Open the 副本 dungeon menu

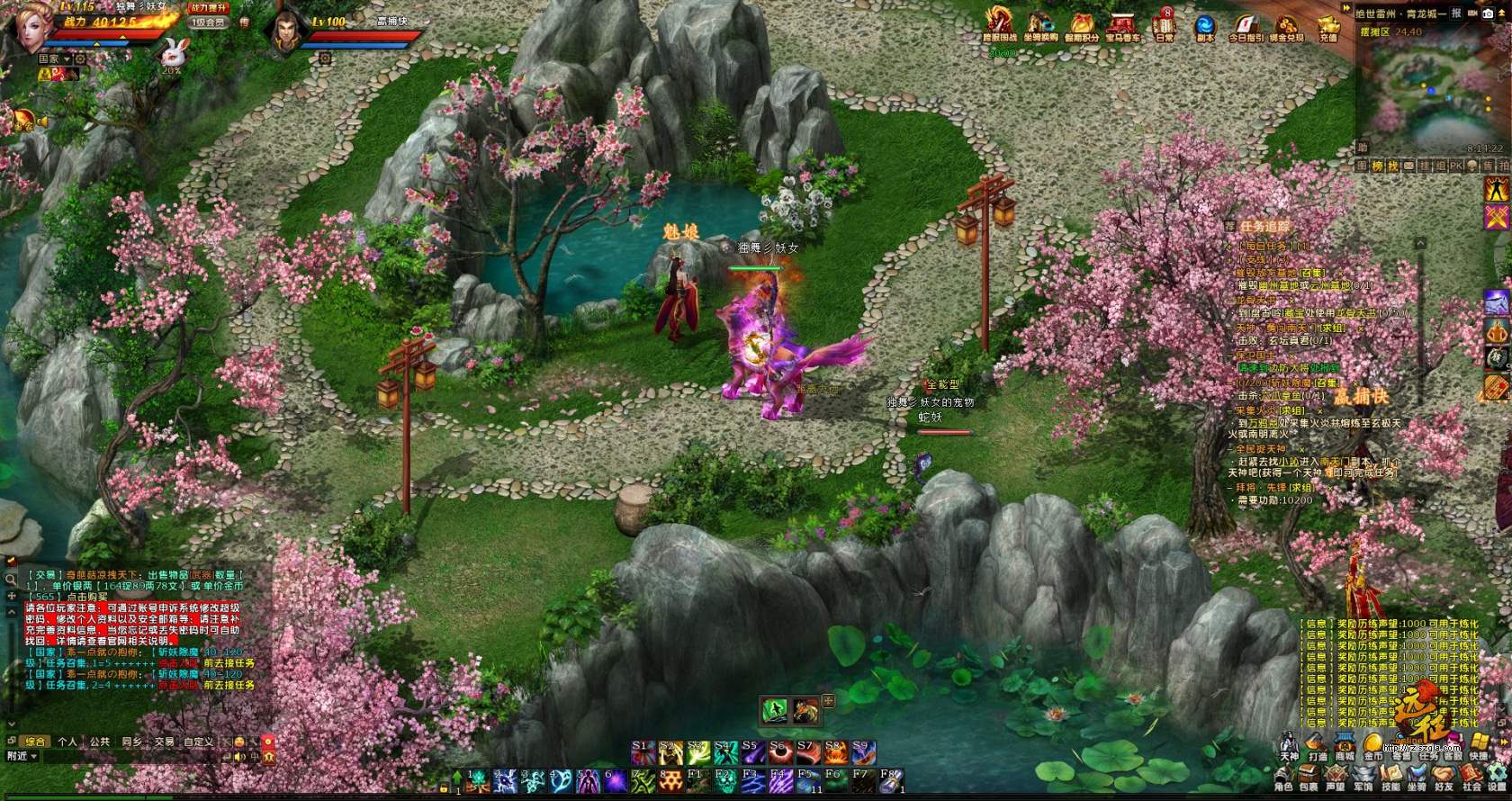click(1204, 25)
